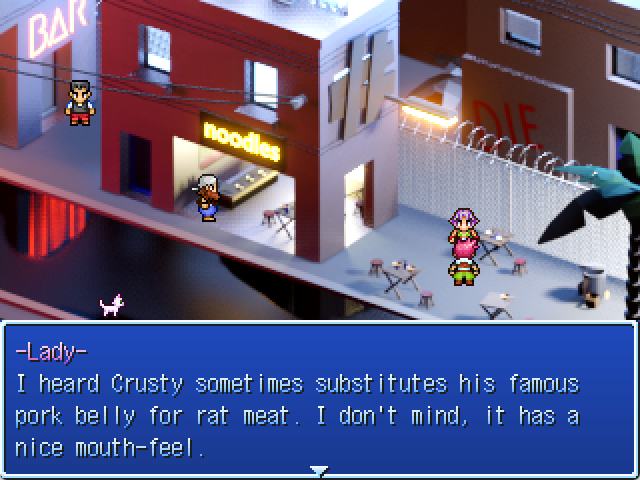This screenshot has height=480, width=640.
Task: Advance dialogue with the continue arrow
Action: [x=318, y=470]
